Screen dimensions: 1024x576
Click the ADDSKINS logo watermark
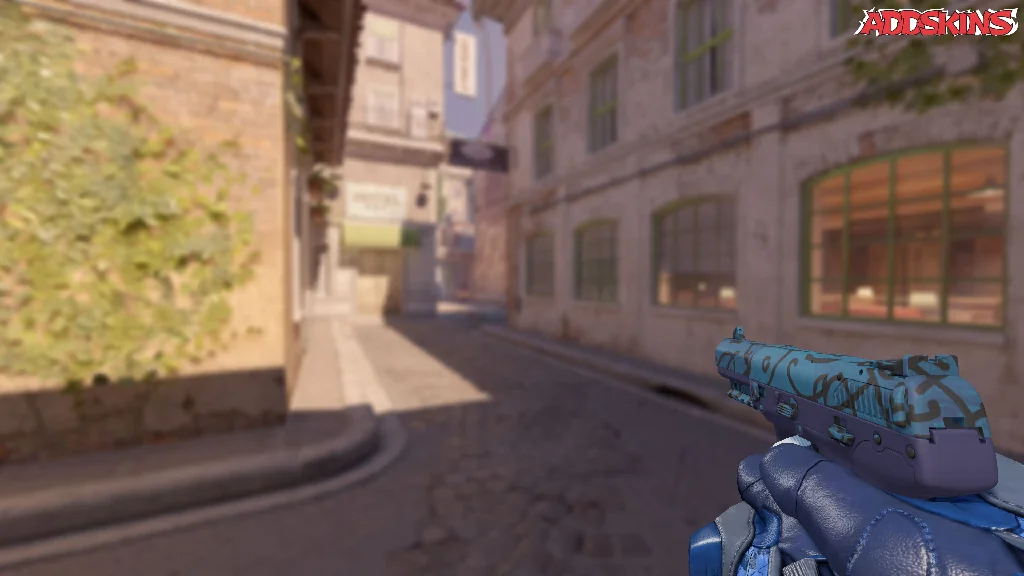(x=937, y=22)
